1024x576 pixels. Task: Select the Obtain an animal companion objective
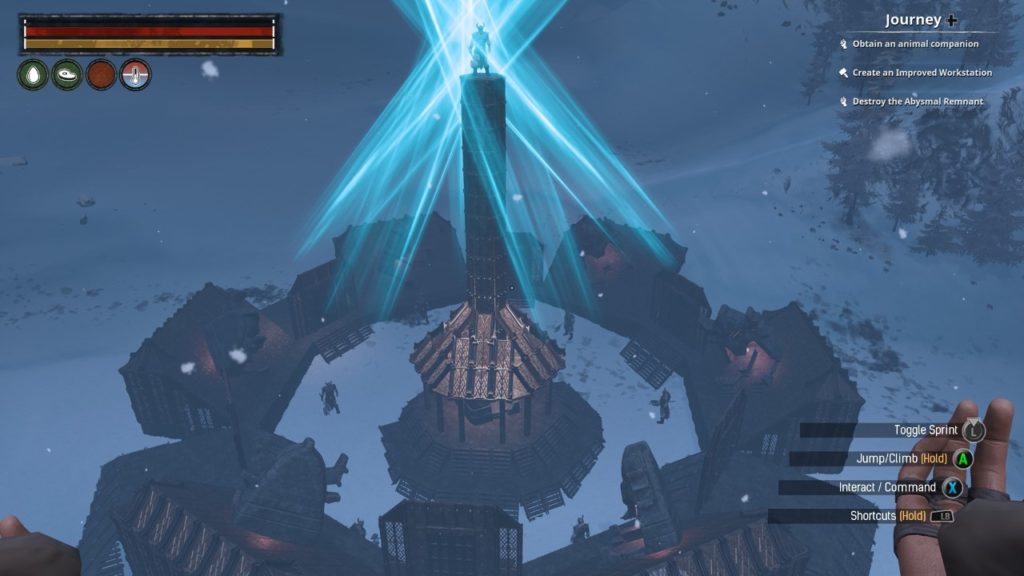[x=915, y=44]
